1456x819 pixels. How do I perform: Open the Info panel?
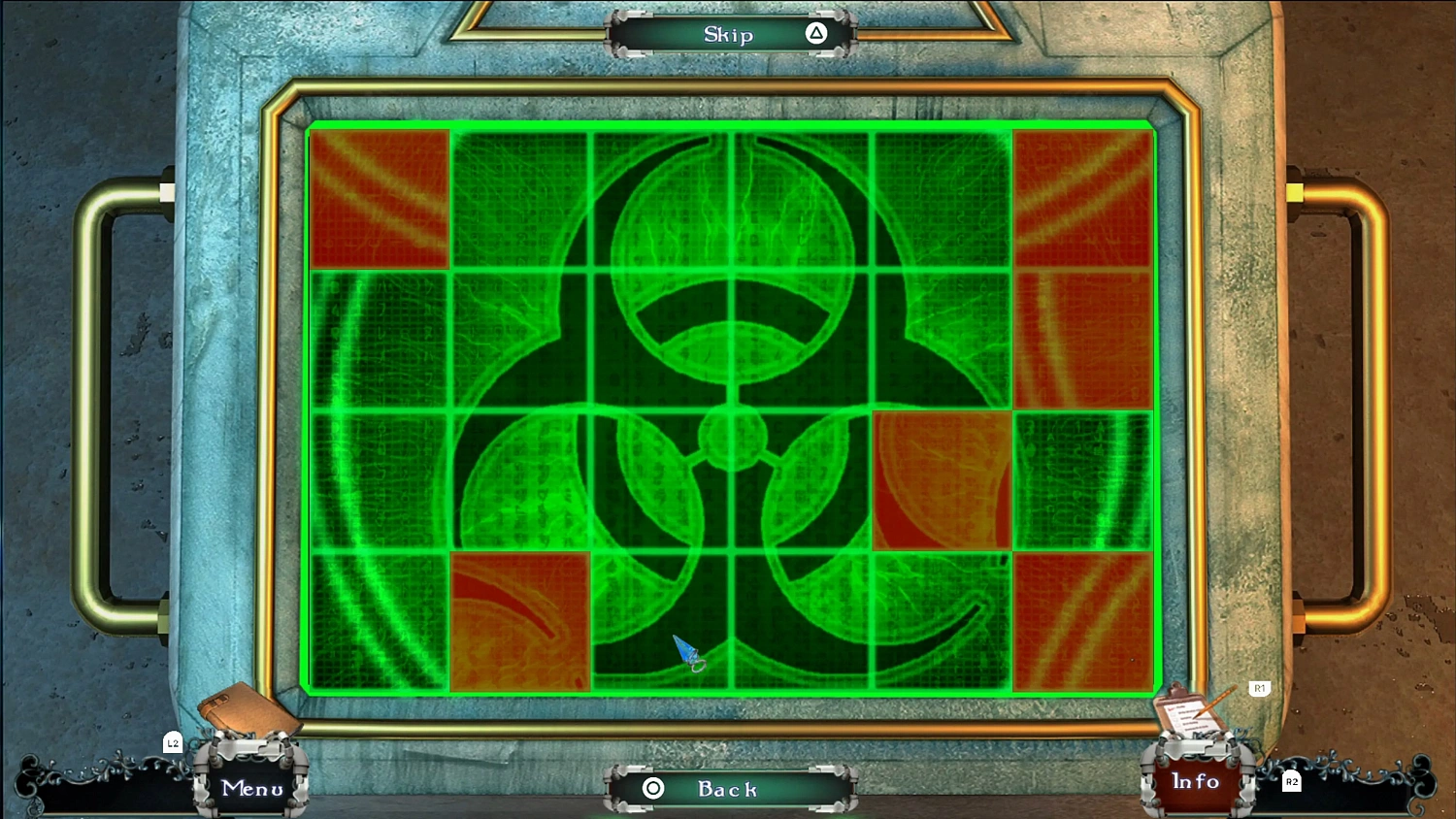pyautogui.click(x=1194, y=782)
